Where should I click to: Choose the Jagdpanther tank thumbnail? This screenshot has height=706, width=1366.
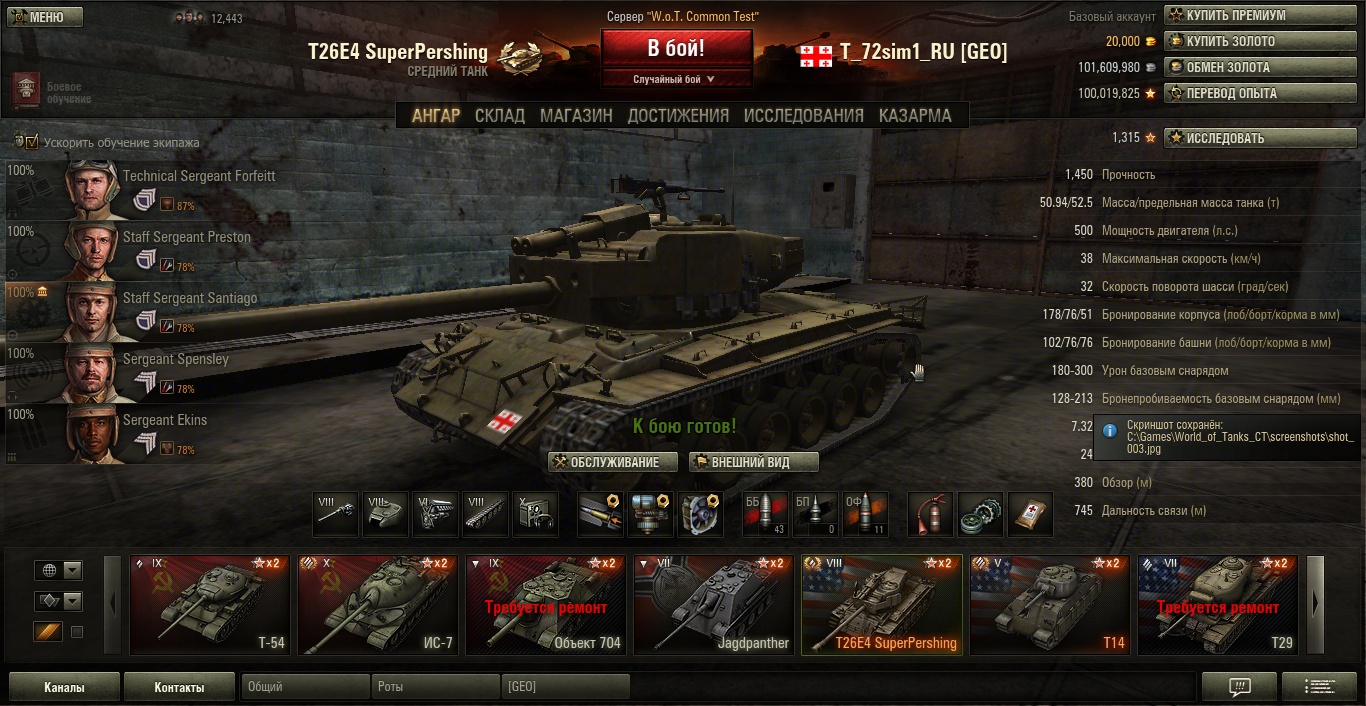(714, 605)
